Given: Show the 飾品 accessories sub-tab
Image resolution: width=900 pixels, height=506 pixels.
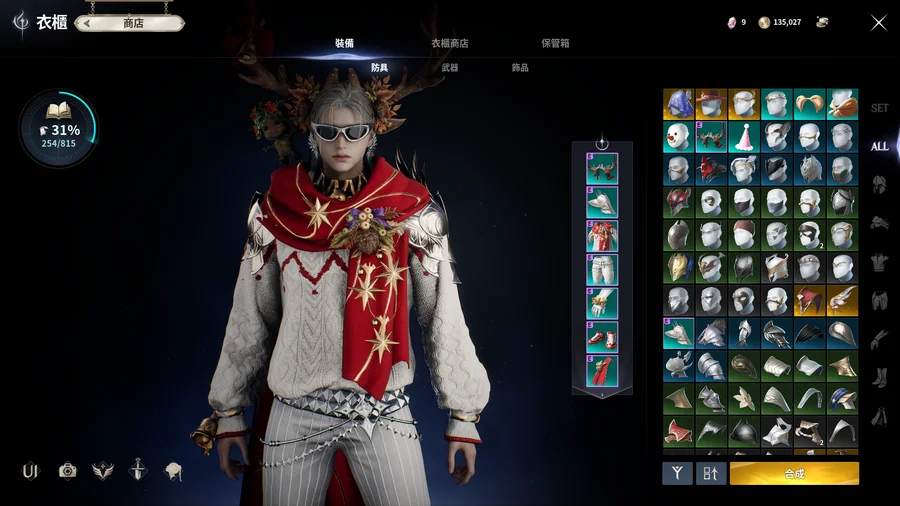Looking at the screenshot, I should pyautogui.click(x=520, y=68).
